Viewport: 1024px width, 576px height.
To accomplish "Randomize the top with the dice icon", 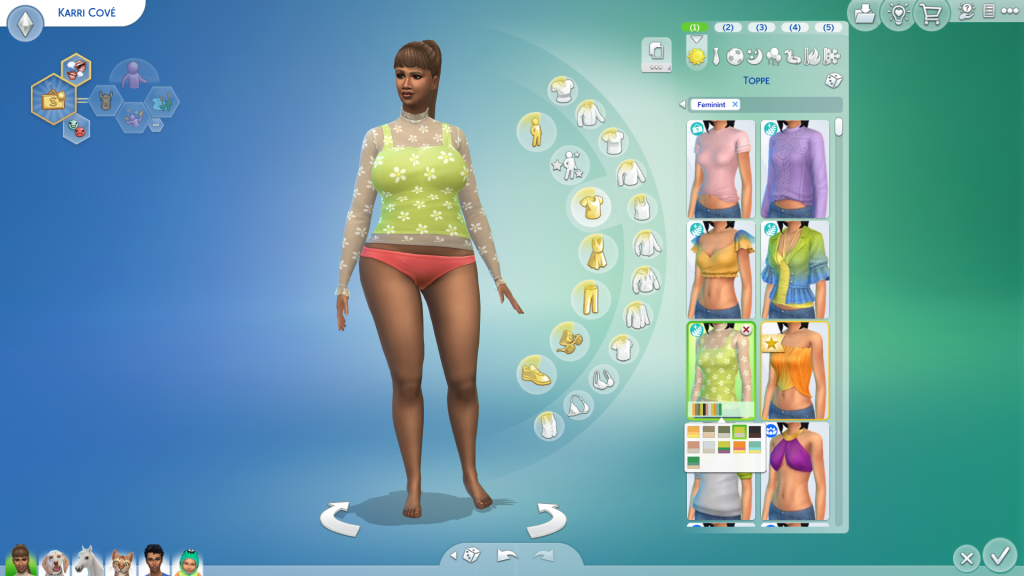I will 831,81.
